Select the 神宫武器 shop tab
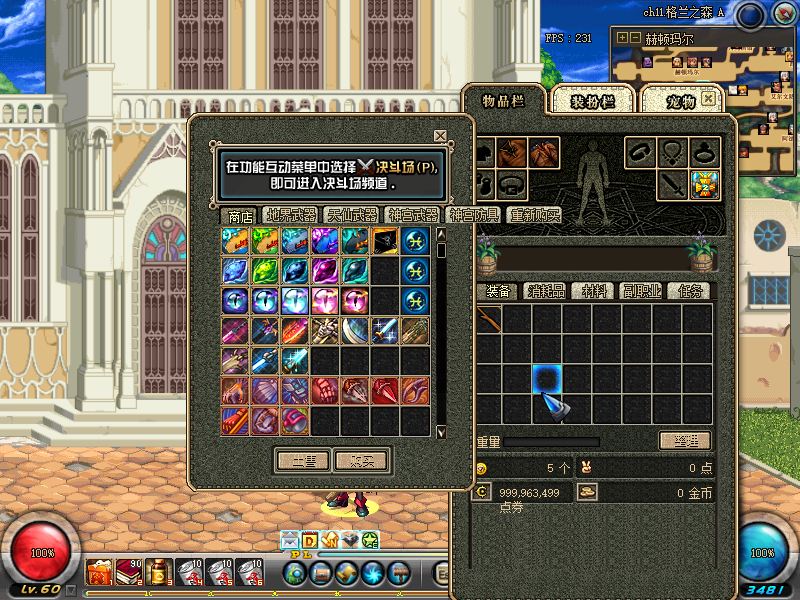The width and height of the screenshot is (800, 600). click(x=413, y=215)
